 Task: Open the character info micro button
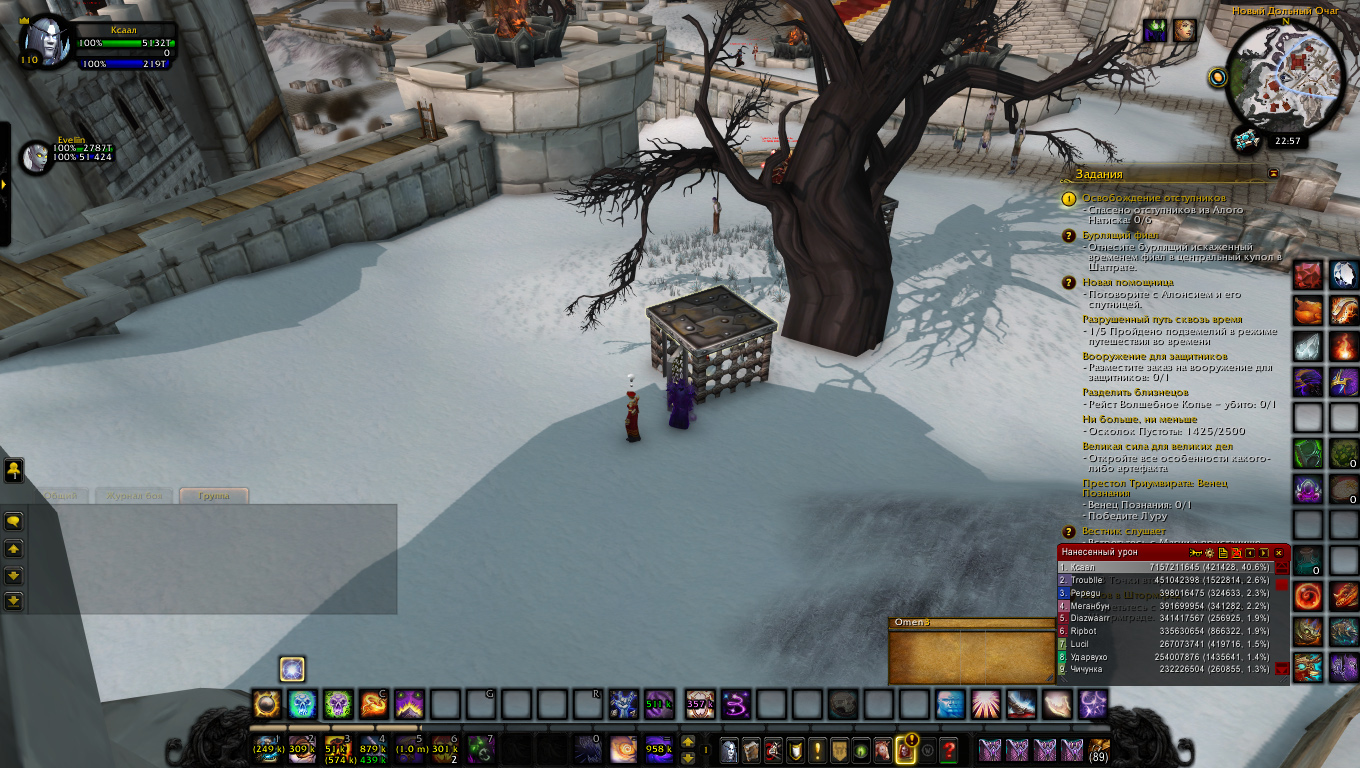click(730, 748)
